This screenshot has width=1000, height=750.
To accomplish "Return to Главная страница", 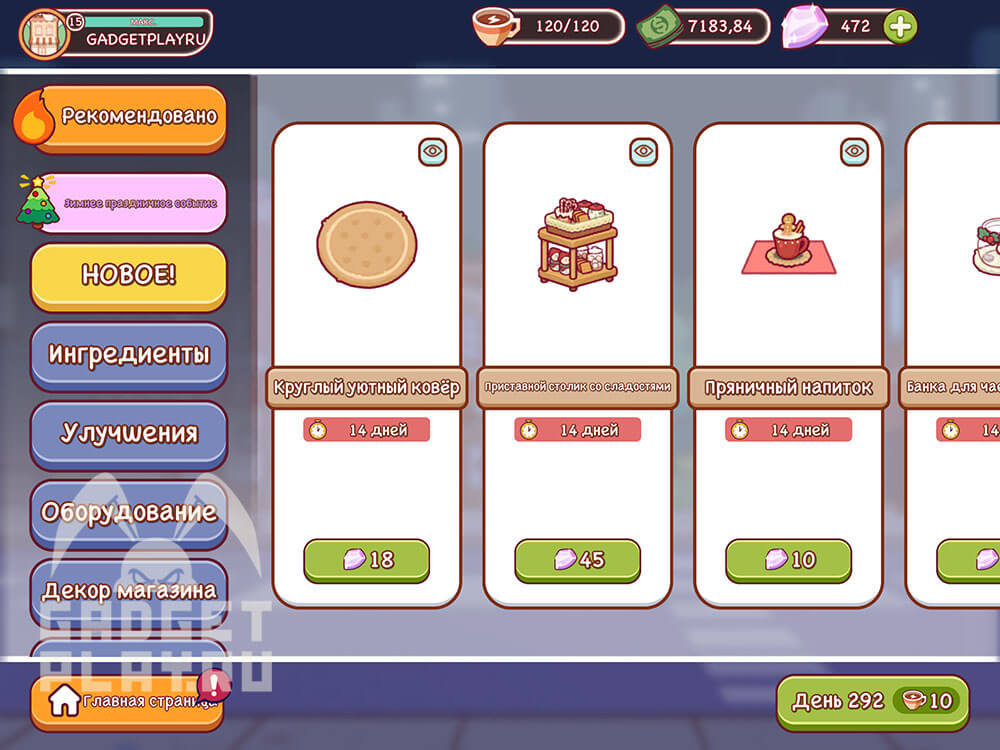I will pos(128,702).
